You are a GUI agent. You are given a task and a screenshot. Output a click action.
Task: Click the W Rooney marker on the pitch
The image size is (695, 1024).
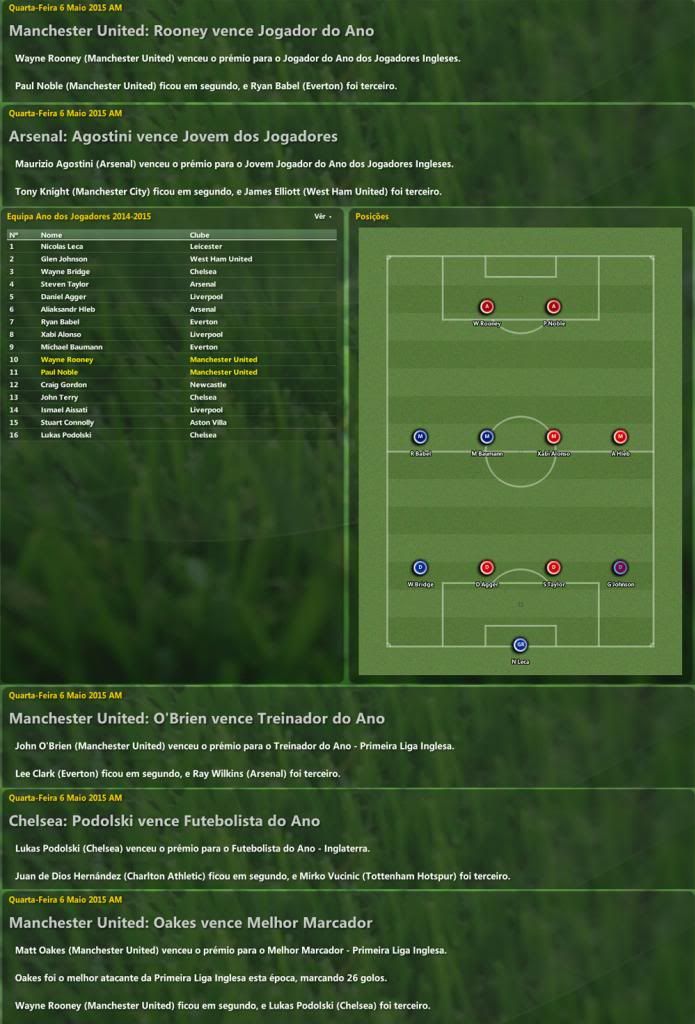click(x=487, y=307)
